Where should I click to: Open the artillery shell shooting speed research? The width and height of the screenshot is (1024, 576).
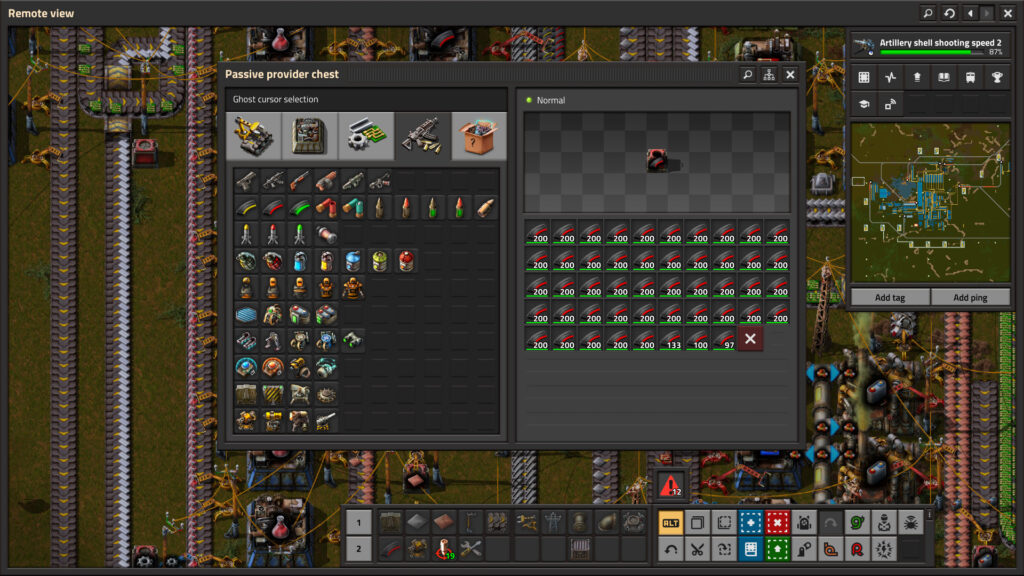[928, 47]
